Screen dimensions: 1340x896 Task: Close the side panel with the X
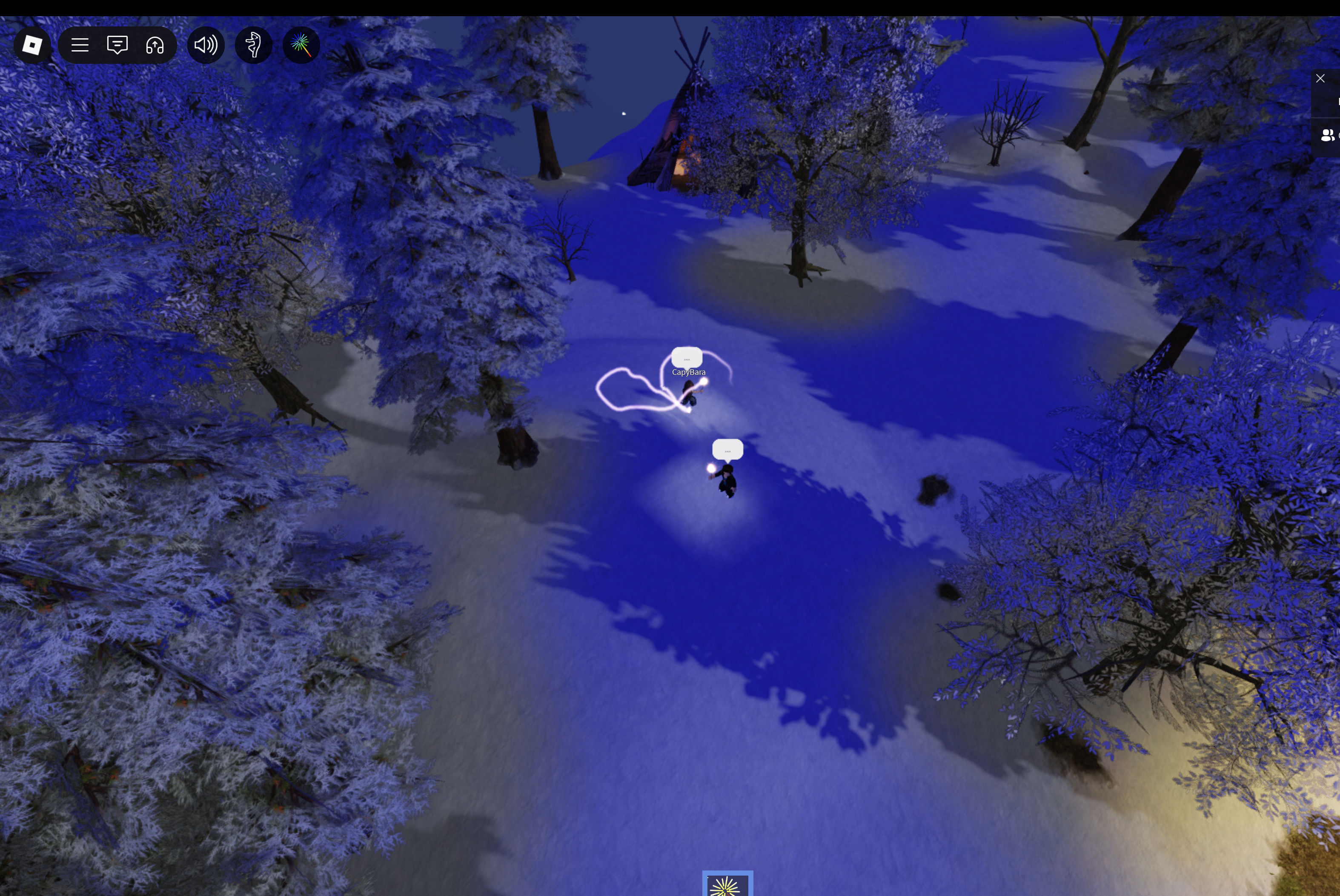tap(1320, 78)
